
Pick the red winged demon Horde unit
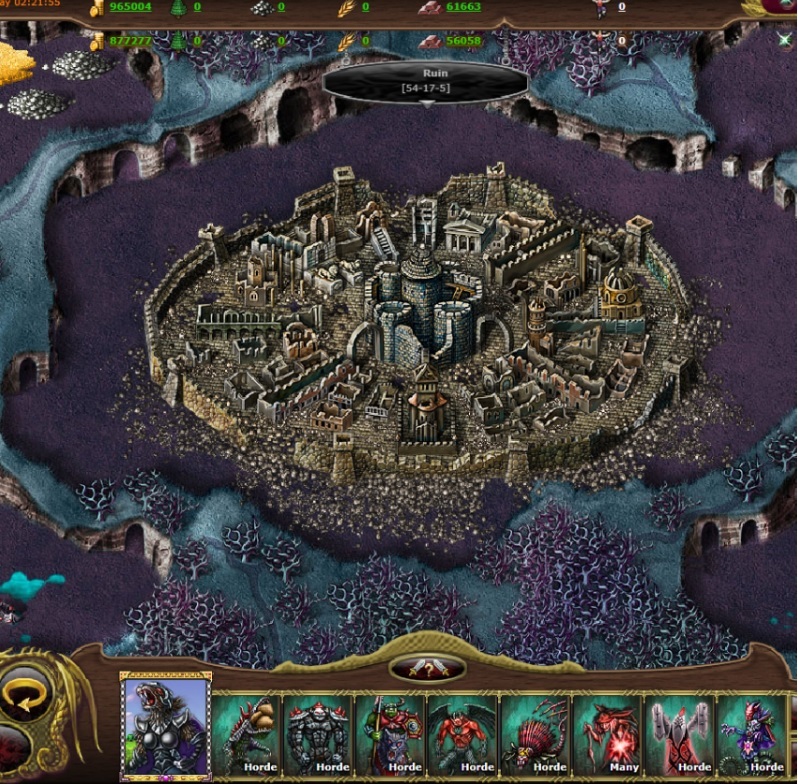[x=463, y=734]
